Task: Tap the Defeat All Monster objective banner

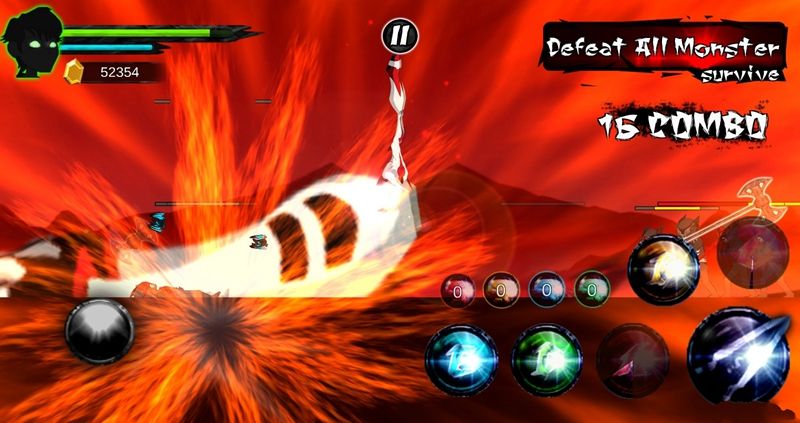Action: [x=660, y=54]
